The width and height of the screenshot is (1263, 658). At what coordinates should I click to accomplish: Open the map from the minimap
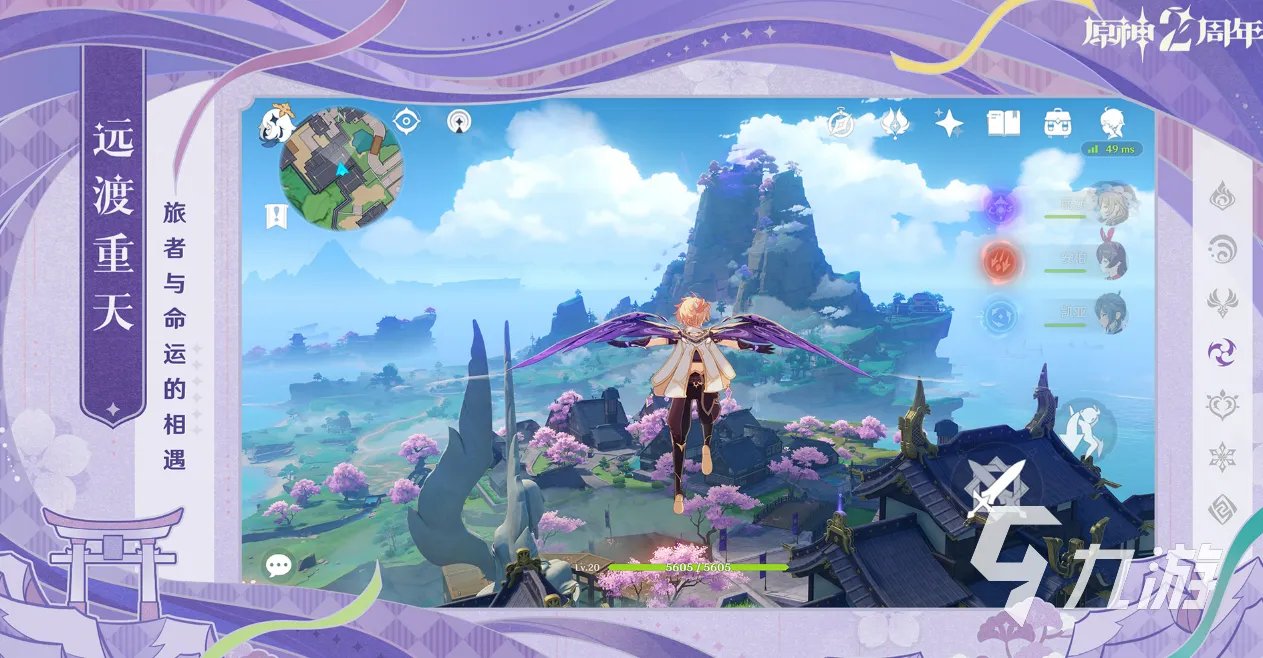point(340,170)
